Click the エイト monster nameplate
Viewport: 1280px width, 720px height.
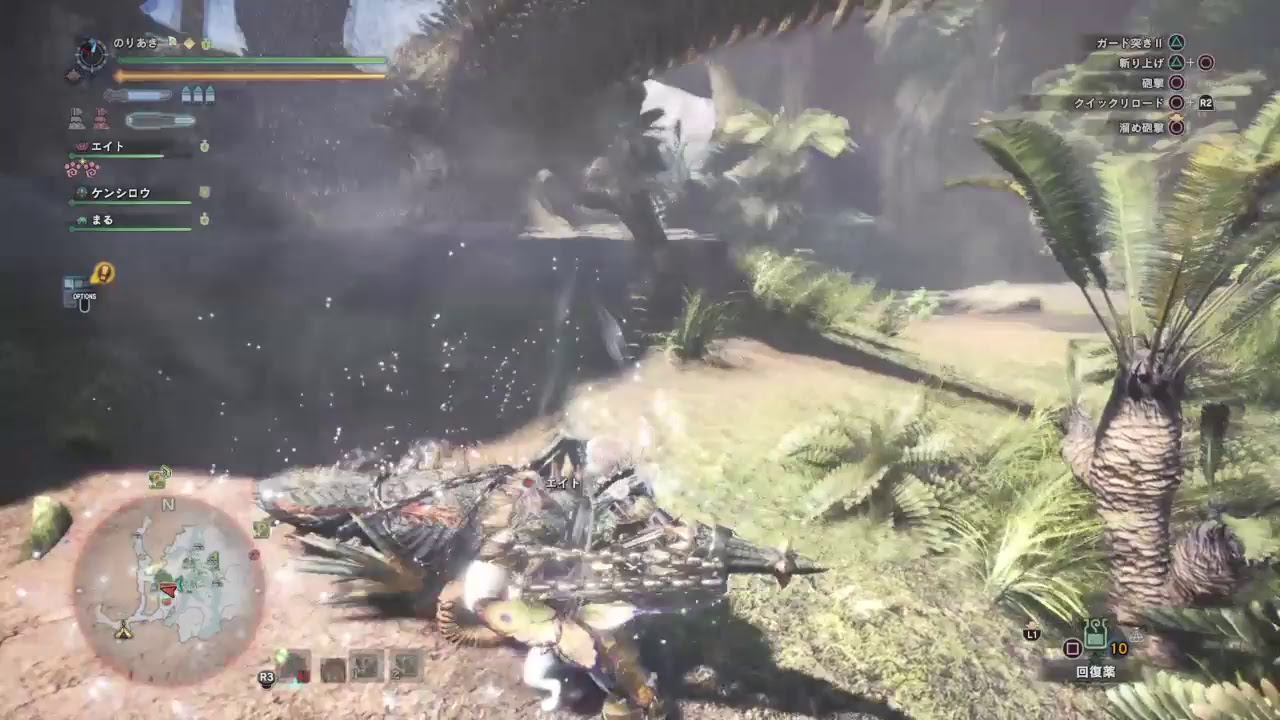coord(565,483)
